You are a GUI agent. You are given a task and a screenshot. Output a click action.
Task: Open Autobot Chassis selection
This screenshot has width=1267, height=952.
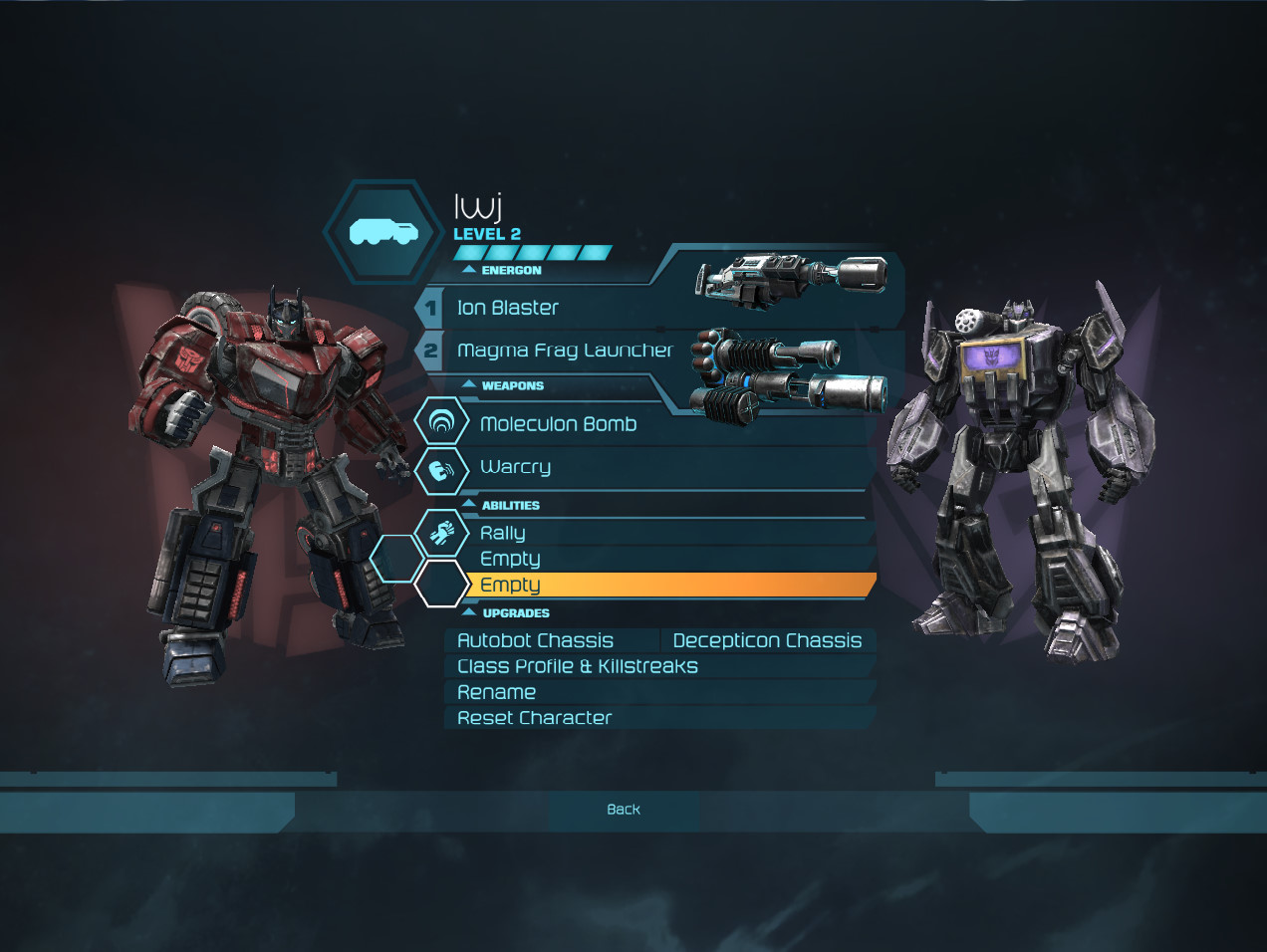pyautogui.click(x=536, y=641)
